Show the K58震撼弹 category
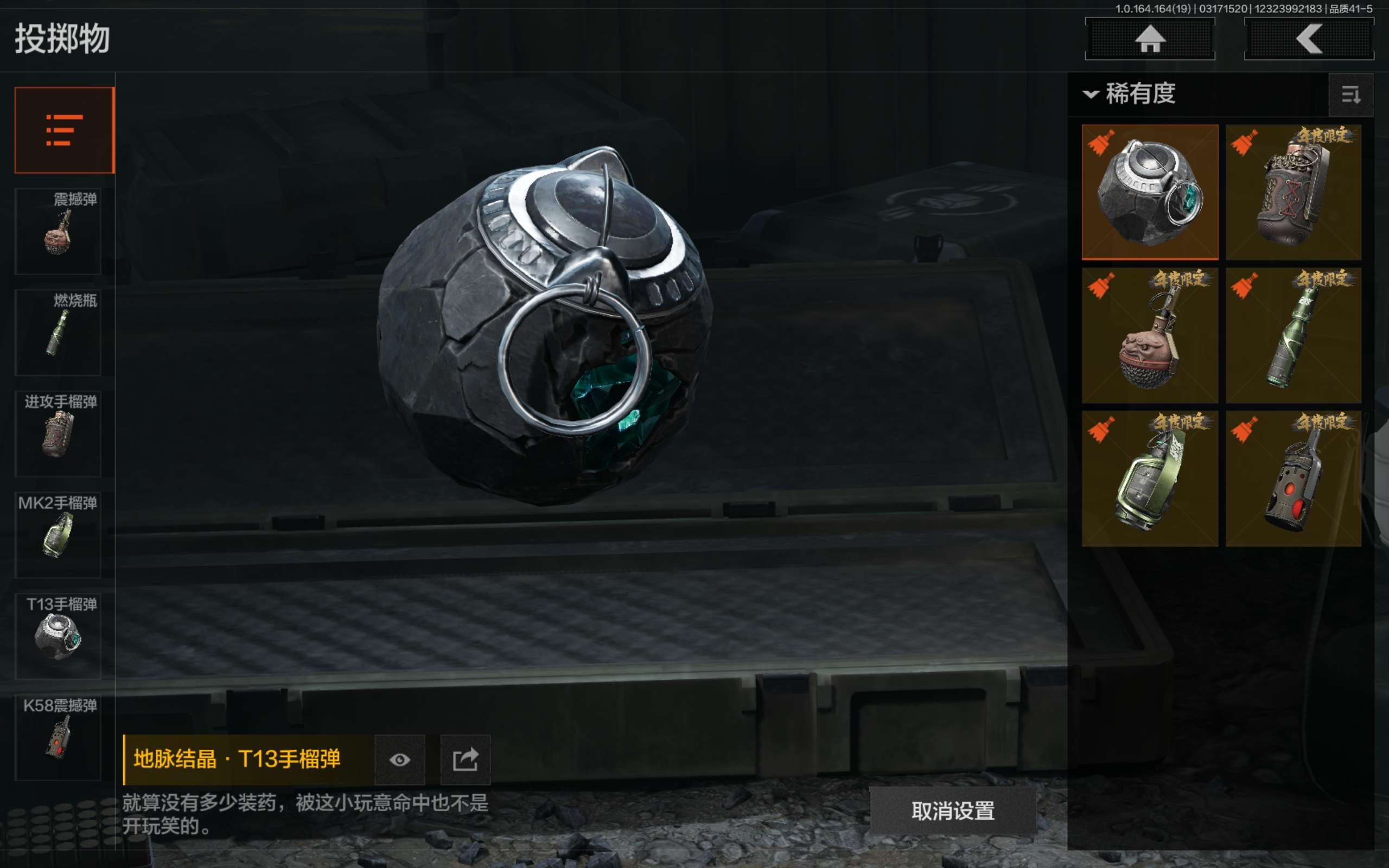 [x=59, y=737]
